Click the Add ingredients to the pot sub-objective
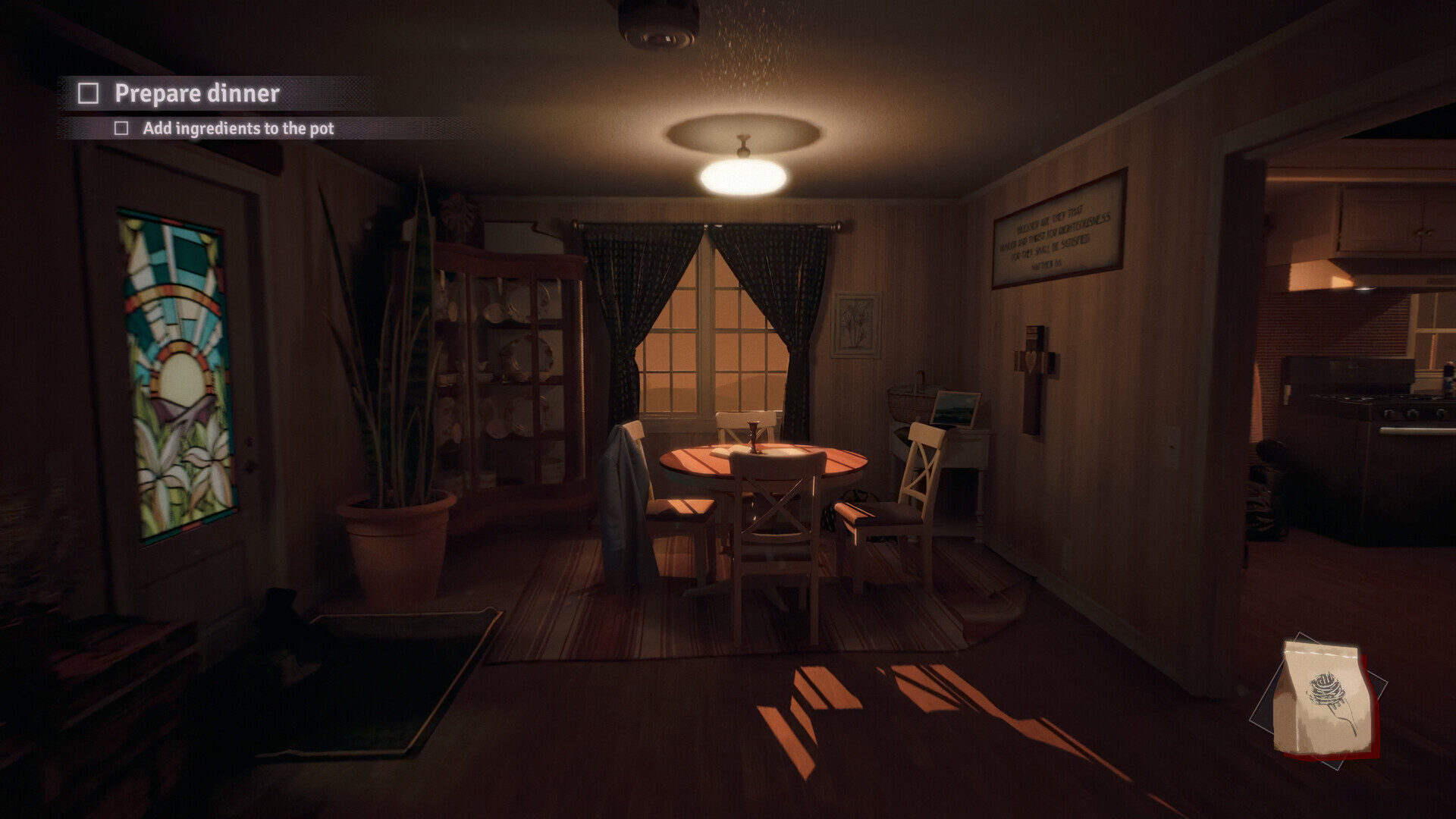This screenshot has width=1456, height=819. pyautogui.click(x=237, y=129)
